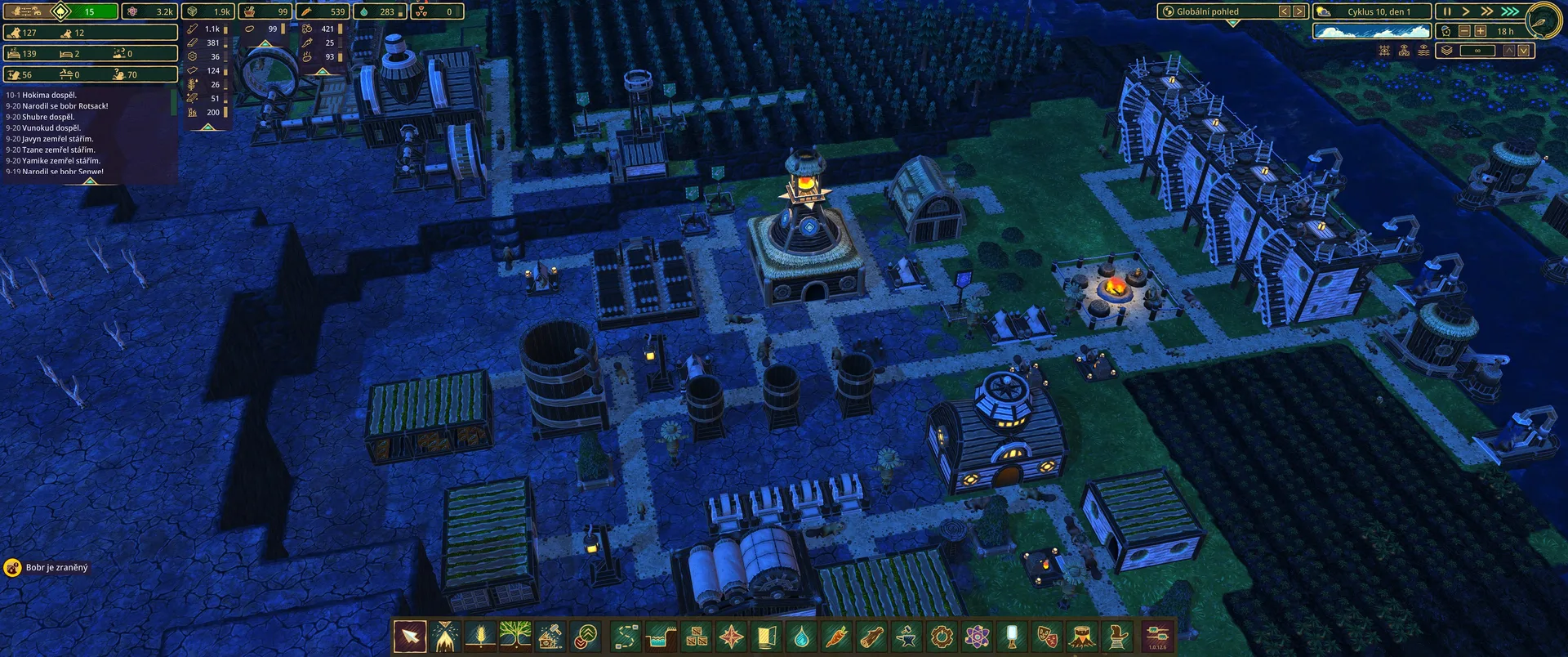1568x657 pixels.
Task: Open the field planting wheat tool
Action: click(x=479, y=636)
